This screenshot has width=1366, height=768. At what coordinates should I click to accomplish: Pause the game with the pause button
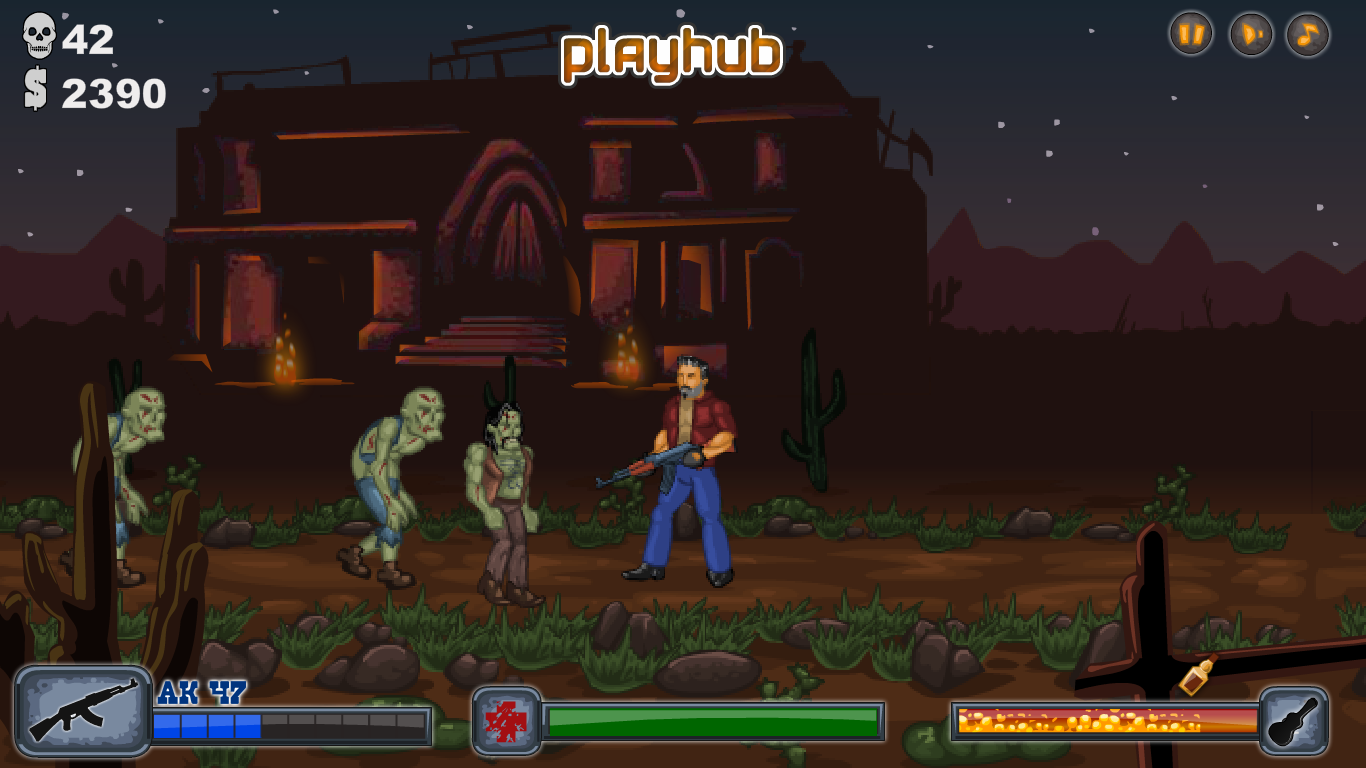[x=1190, y=33]
